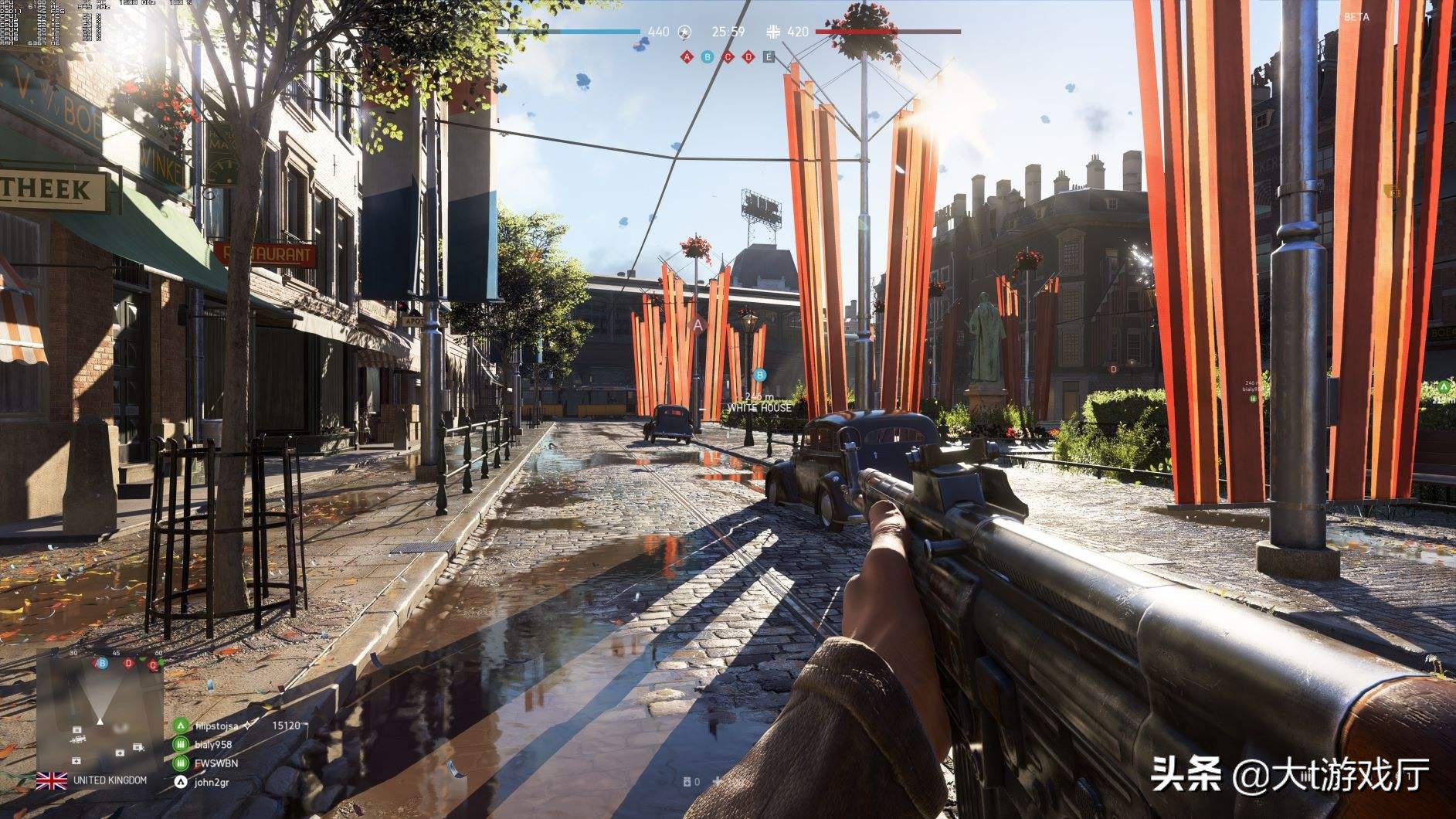
Task: Click the medkit count icon near ammo
Action: click(687, 782)
